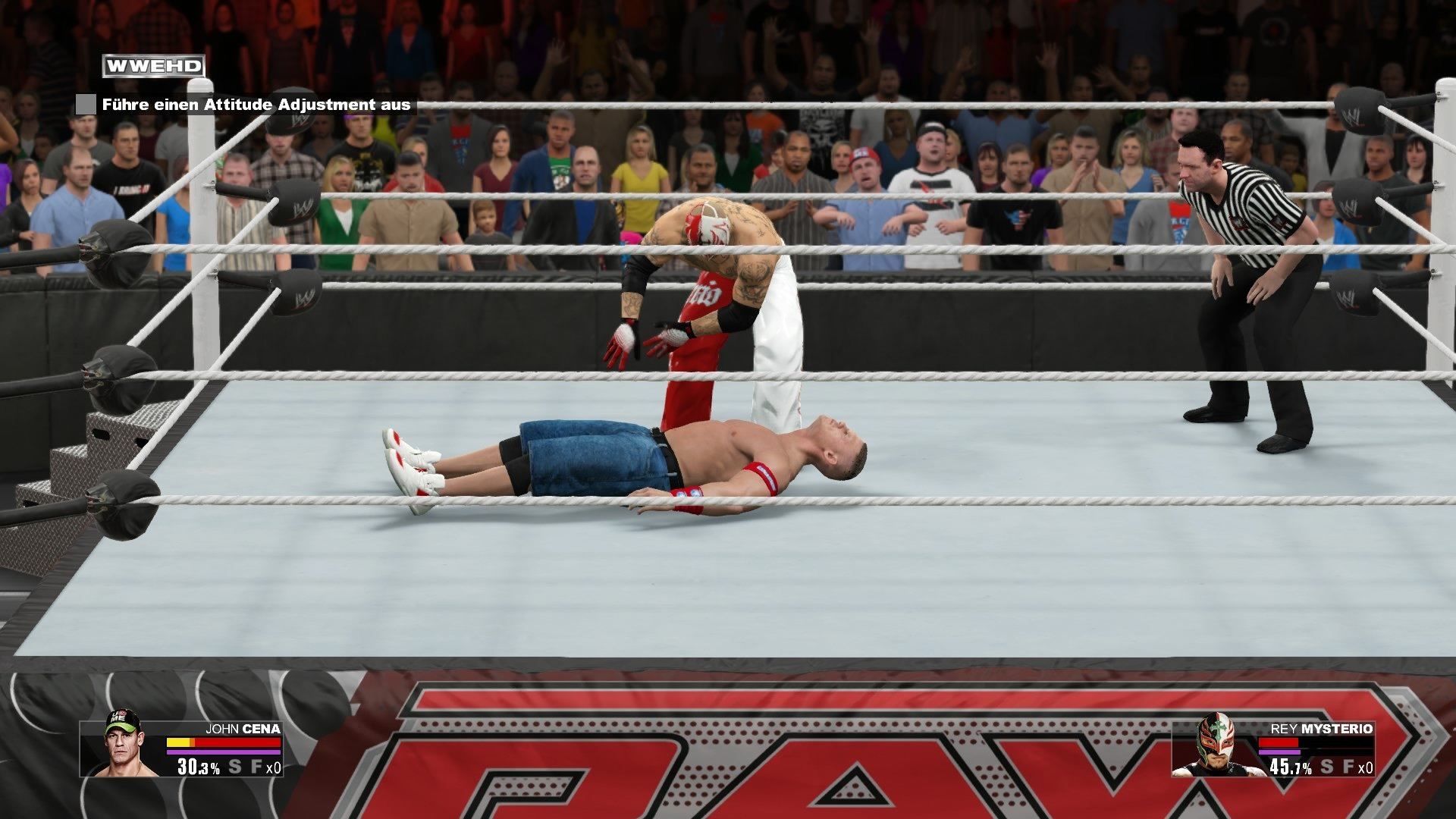Click the S signature indicator on Cena's HUD
The height and width of the screenshot is (819, 1456).
coord(236,767)
